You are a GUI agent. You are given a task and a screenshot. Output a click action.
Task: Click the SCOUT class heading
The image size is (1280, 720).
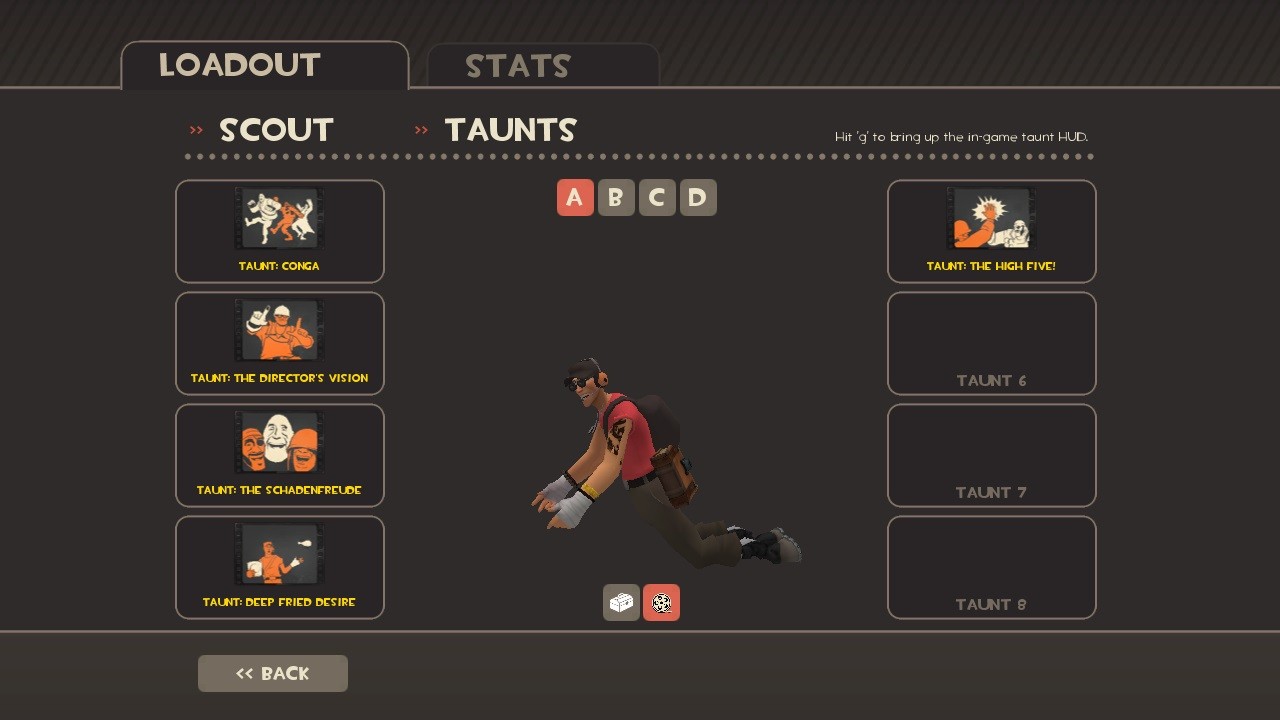coord(276,129)
